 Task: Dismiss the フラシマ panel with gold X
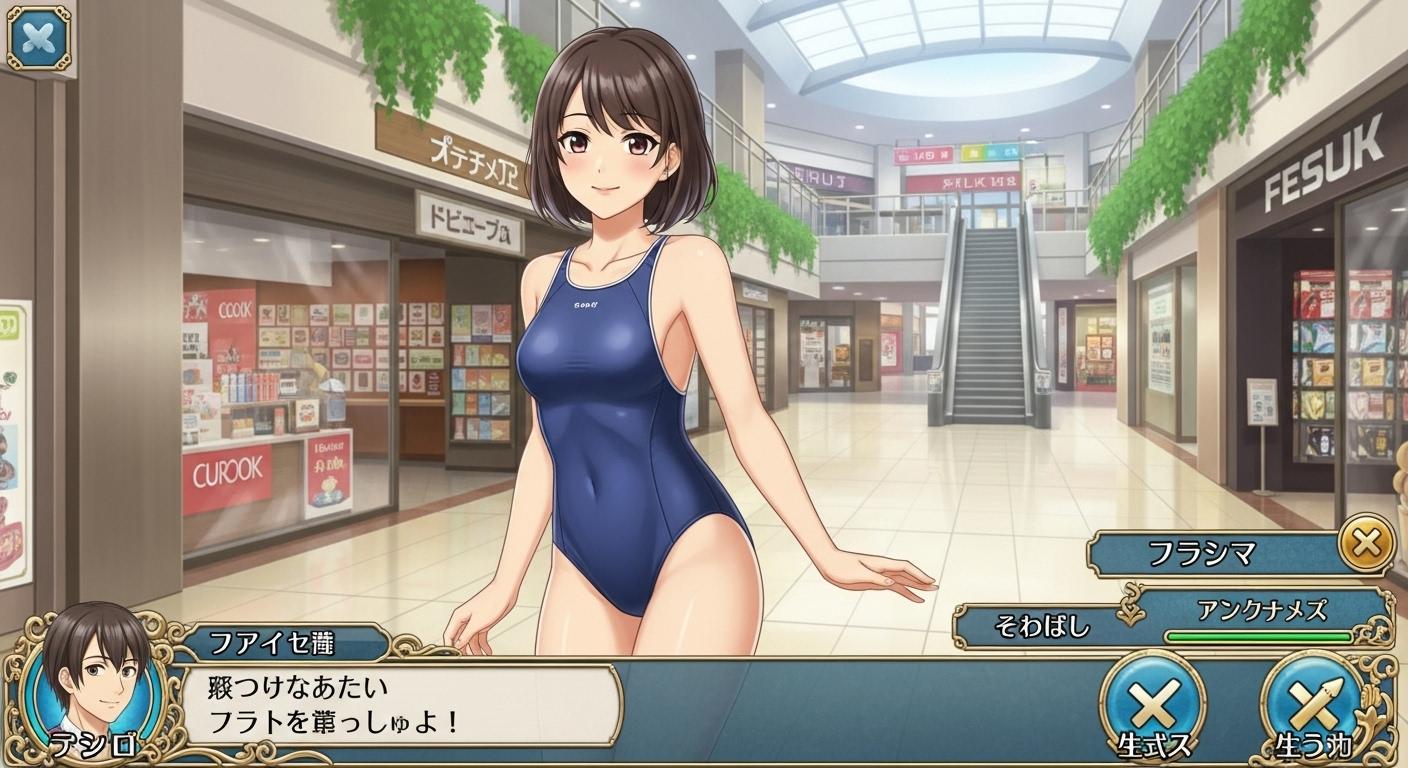(x=1365, y=544)
